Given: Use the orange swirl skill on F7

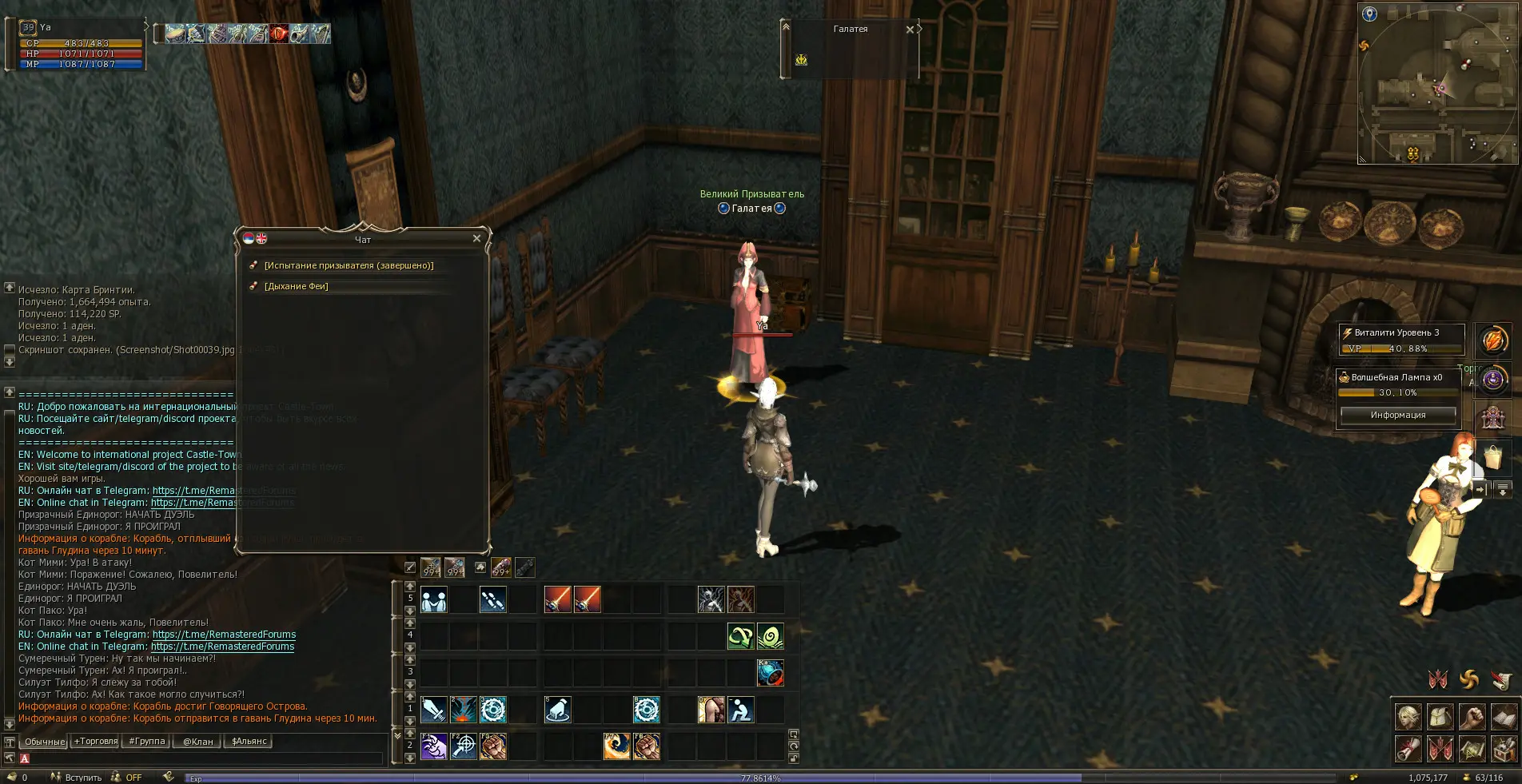Looking at the screenshot, I should [x=616, y=746].
